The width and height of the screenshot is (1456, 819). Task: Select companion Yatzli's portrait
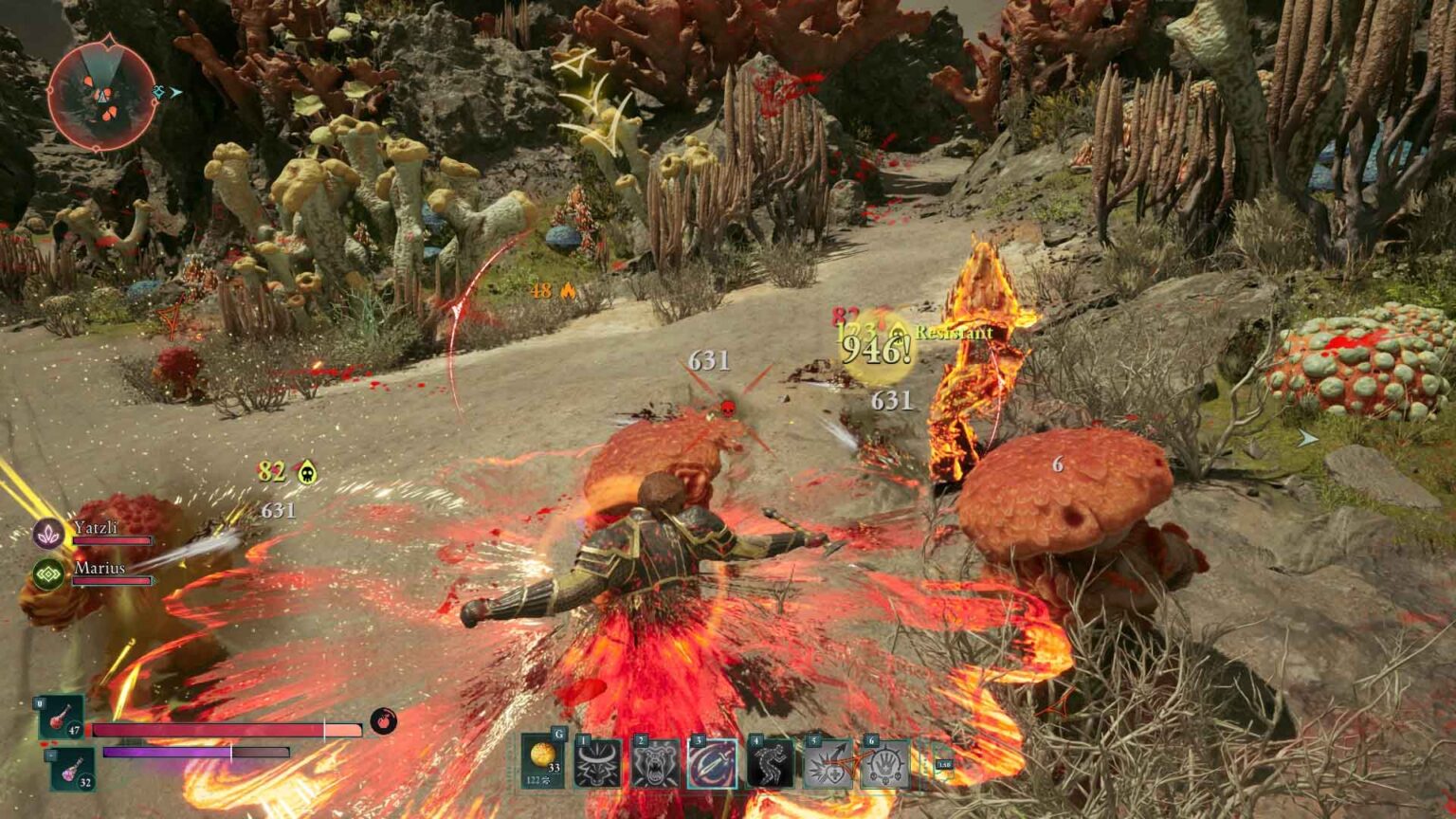48,534
